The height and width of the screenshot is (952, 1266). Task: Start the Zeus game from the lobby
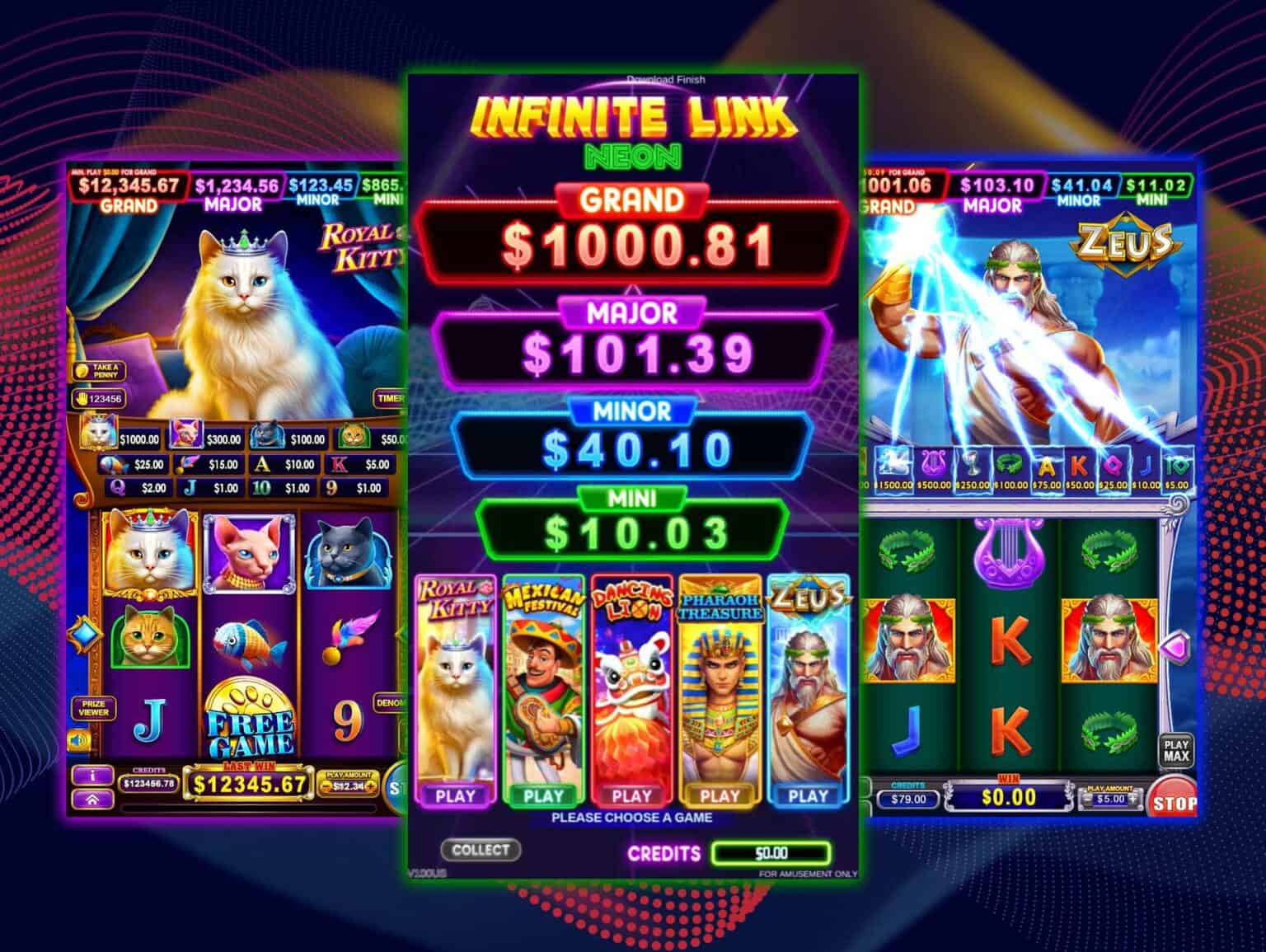pyautogui.click(x=808, y=795)
